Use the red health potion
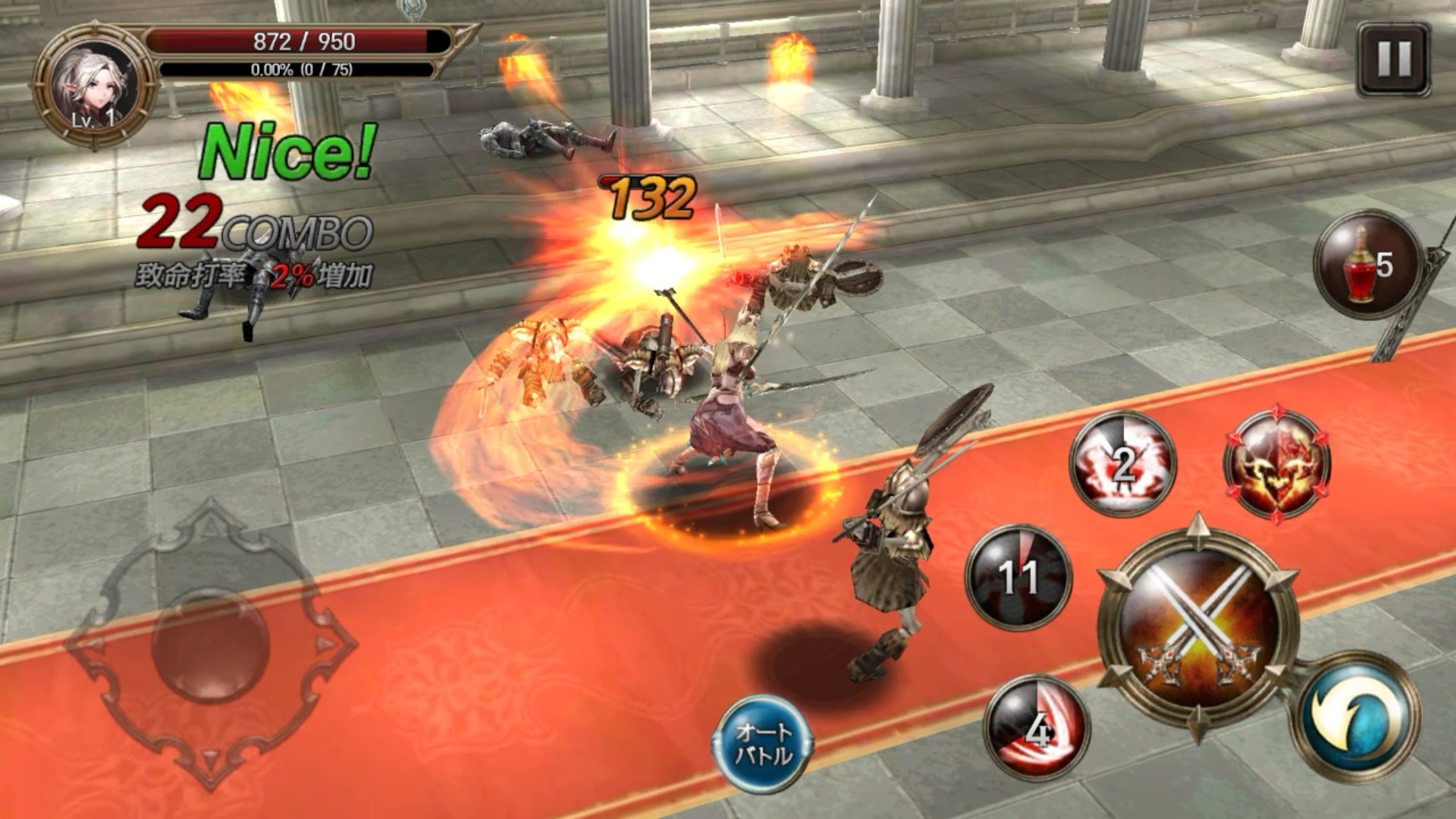 point(1367,265)
